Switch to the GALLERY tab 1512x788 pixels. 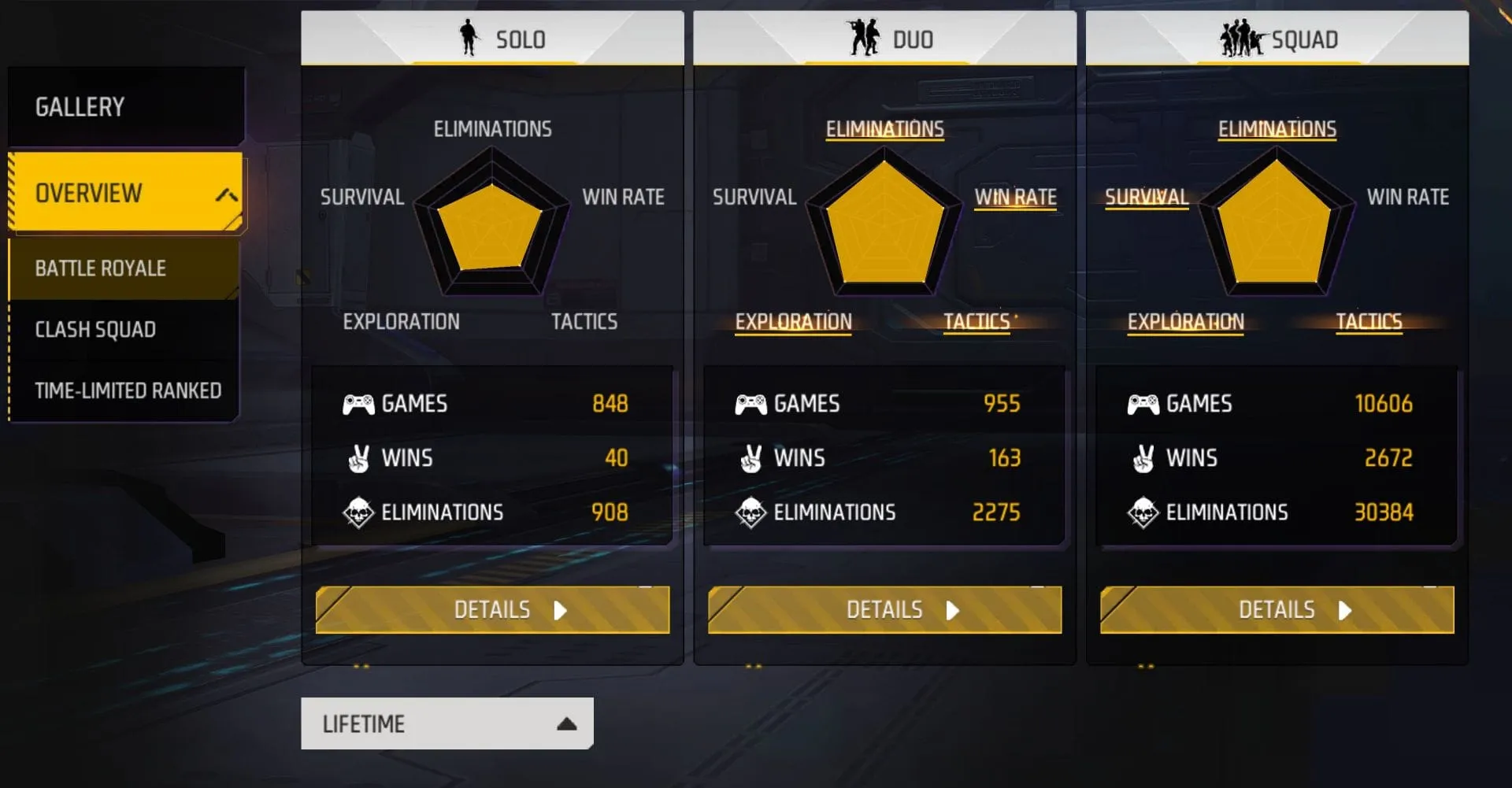[78, 105]
